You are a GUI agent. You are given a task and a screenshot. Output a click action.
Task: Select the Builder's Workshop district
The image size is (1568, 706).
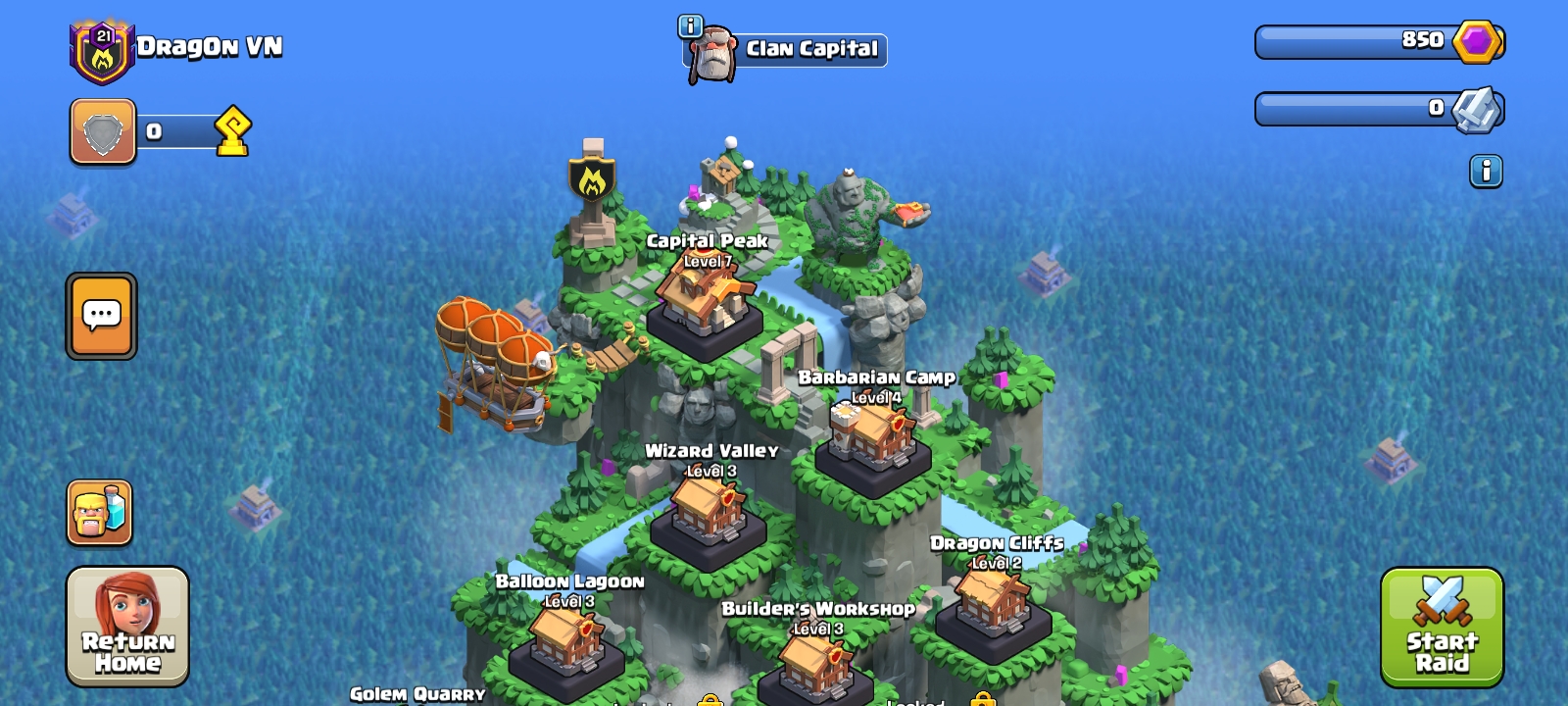click(x=815, y=664)
